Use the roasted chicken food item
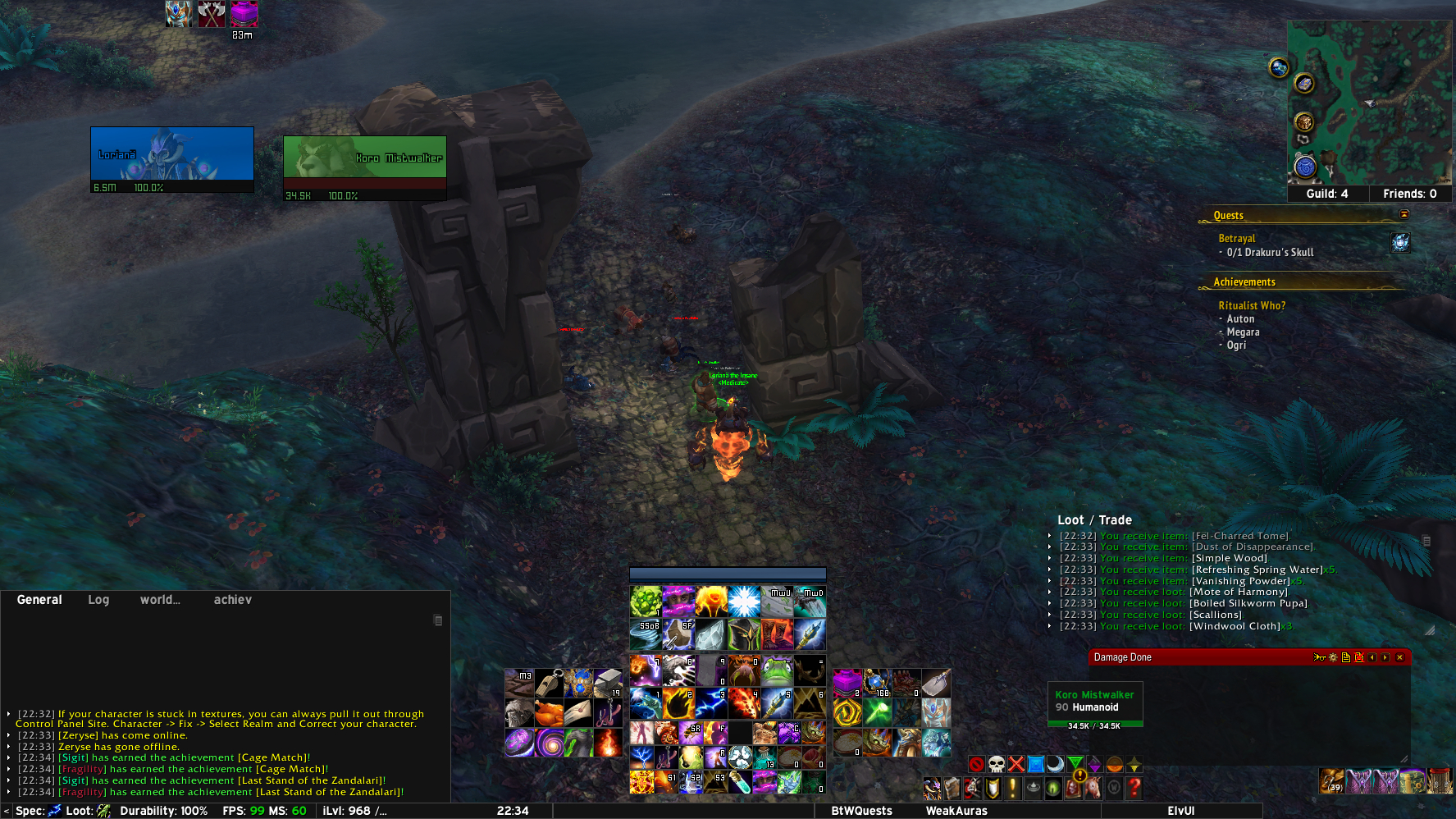The height and width of the screenshot is (819, 1456). click(550, 713)
